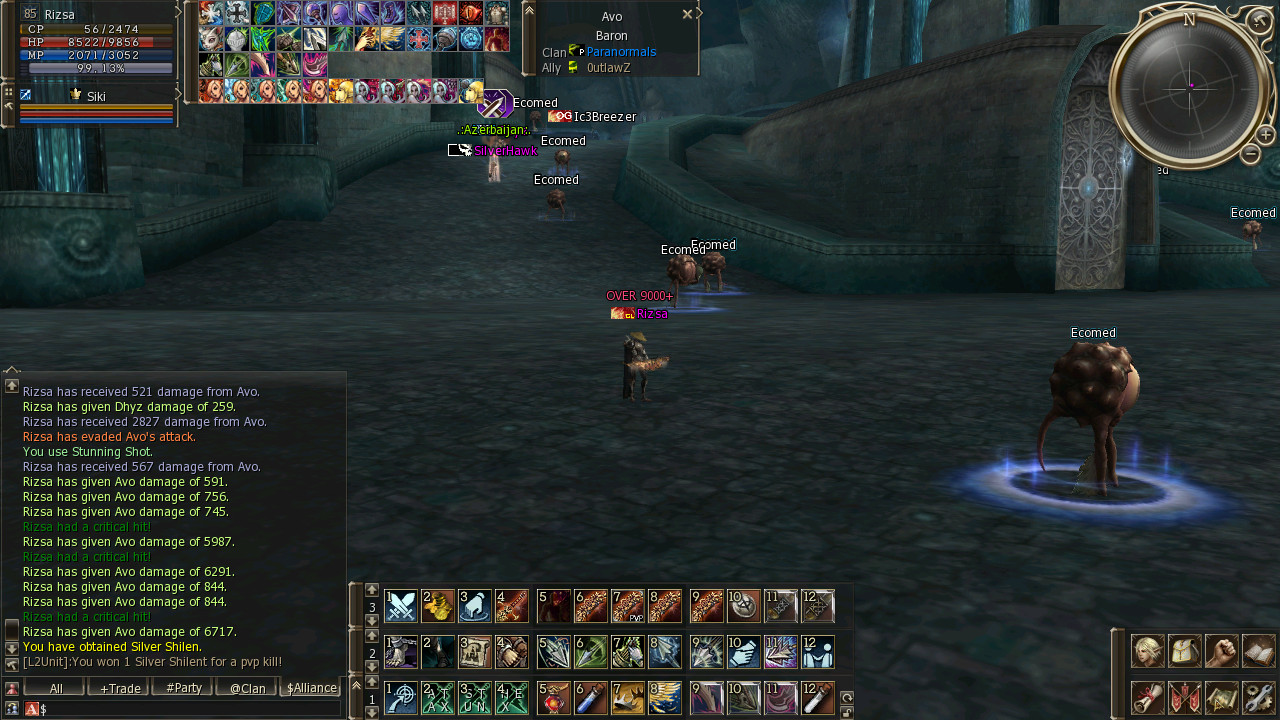Select the #Party chat tab
Screen dimensions: 1280x720
click(182, 688)
